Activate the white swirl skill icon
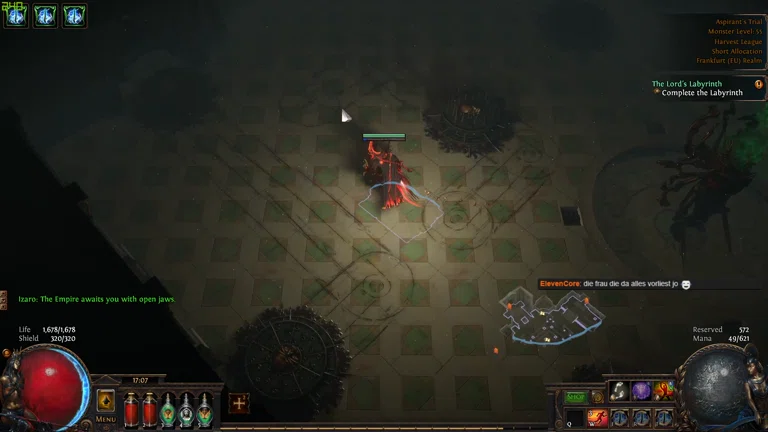 619,391
